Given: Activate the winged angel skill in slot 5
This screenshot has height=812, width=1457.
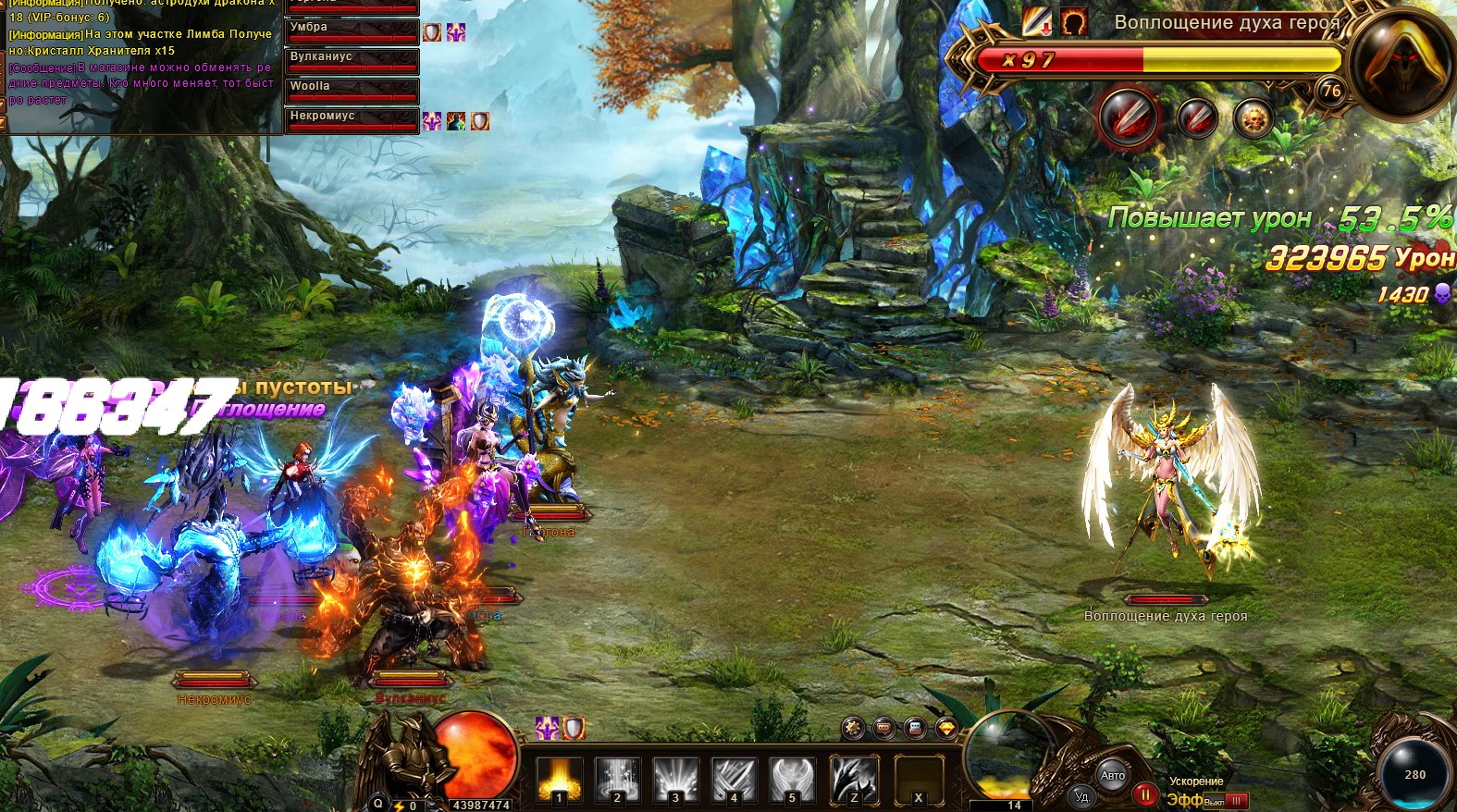Looking at the screenshot, I should click(x=792, y=780).
